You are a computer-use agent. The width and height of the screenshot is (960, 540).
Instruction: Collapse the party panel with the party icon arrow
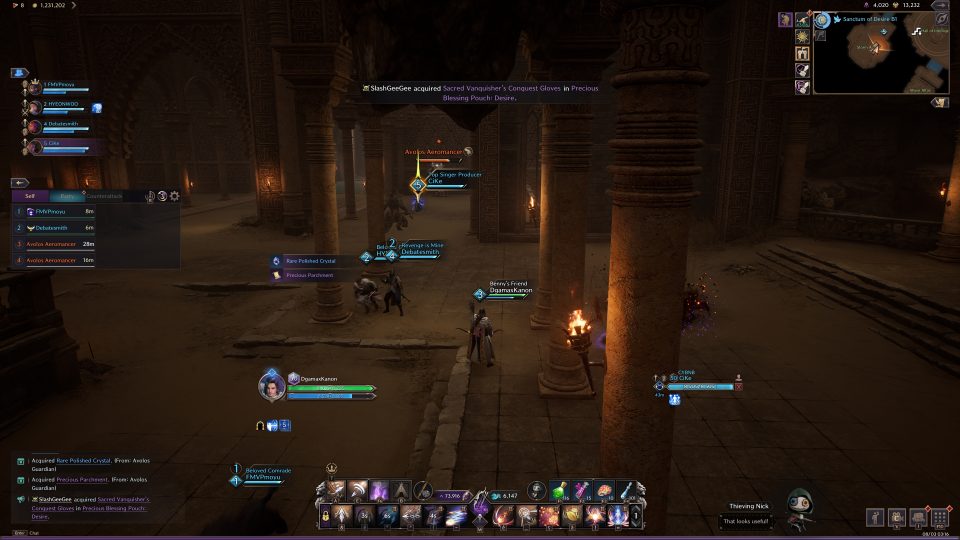pos(19,73)
